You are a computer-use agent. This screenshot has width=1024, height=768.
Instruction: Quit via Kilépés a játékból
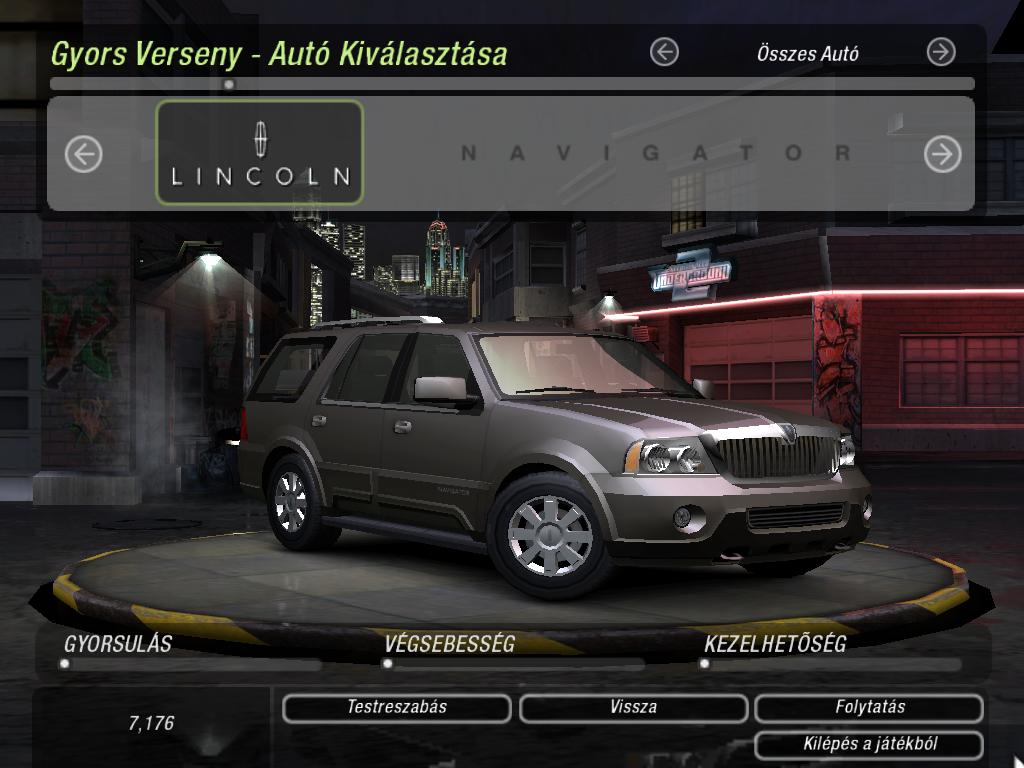point(869,745)
